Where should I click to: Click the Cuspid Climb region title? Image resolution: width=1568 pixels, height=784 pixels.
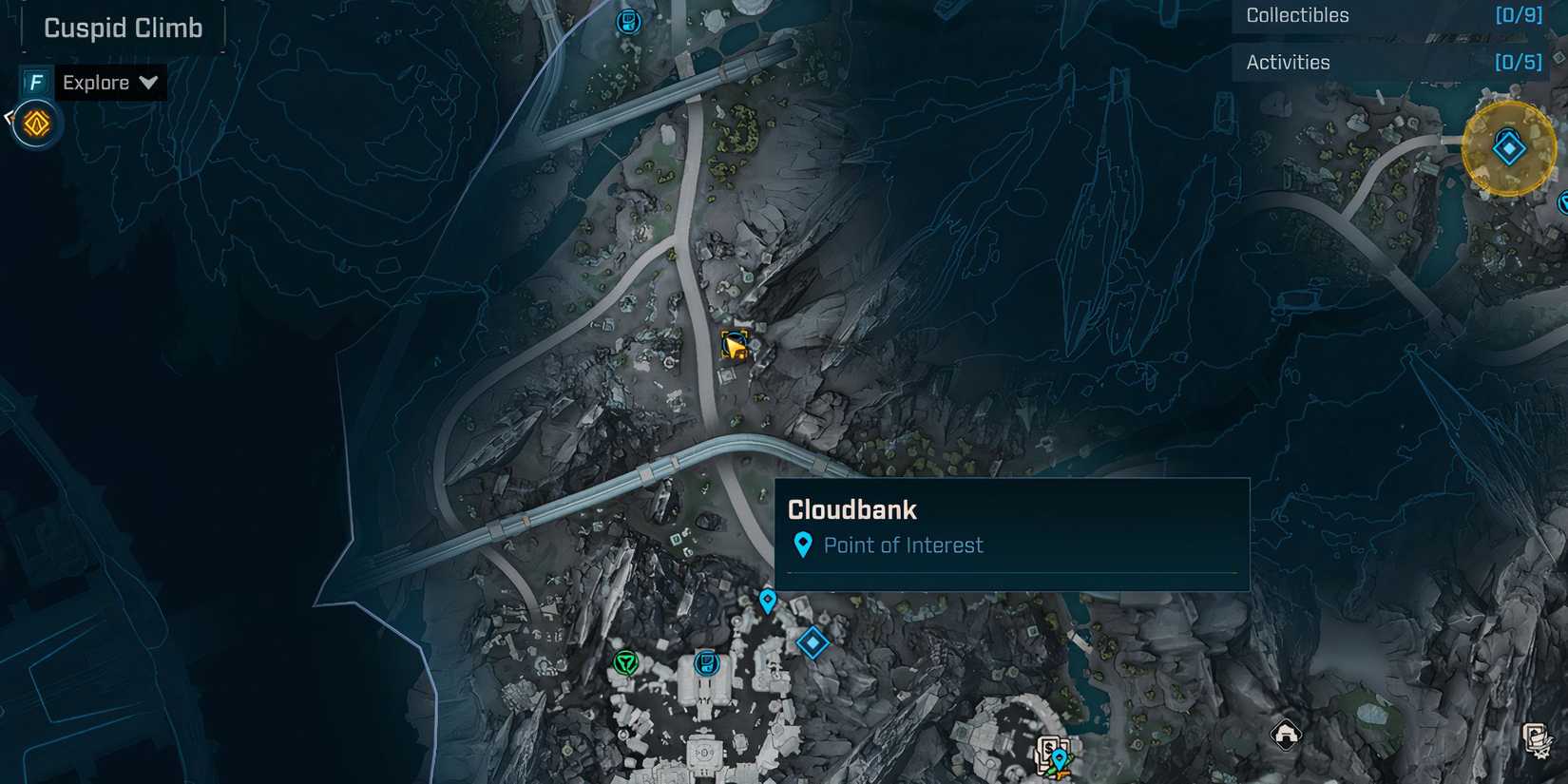pos(123,28)
